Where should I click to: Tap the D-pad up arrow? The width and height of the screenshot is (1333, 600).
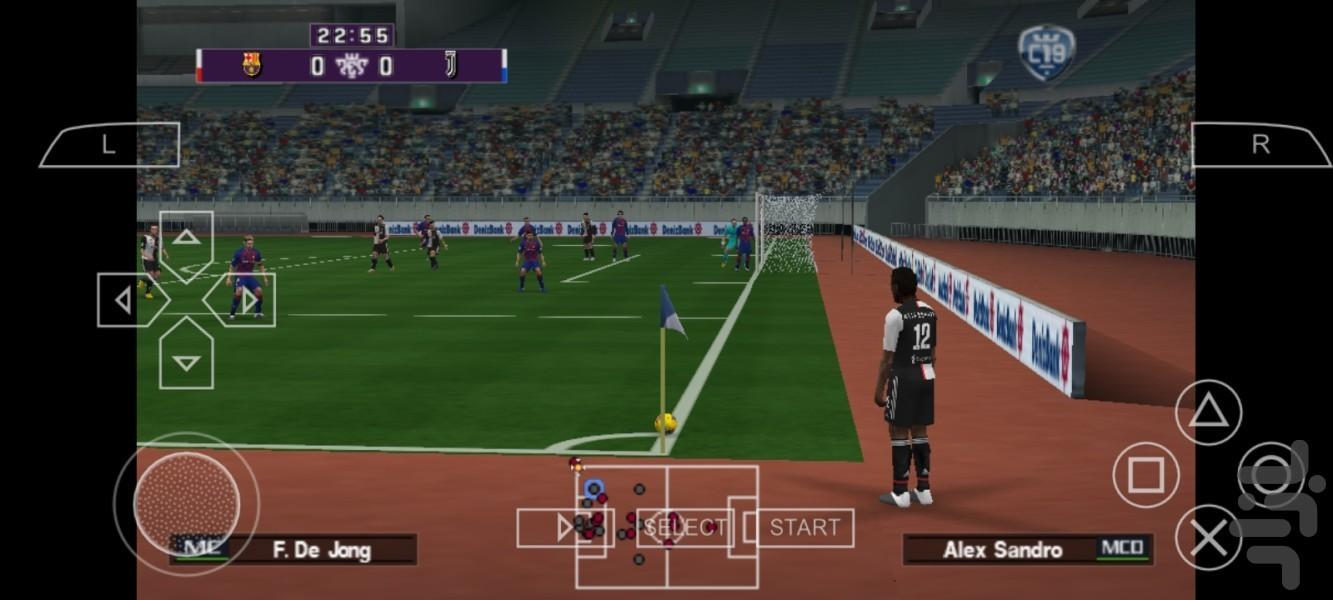186,240
